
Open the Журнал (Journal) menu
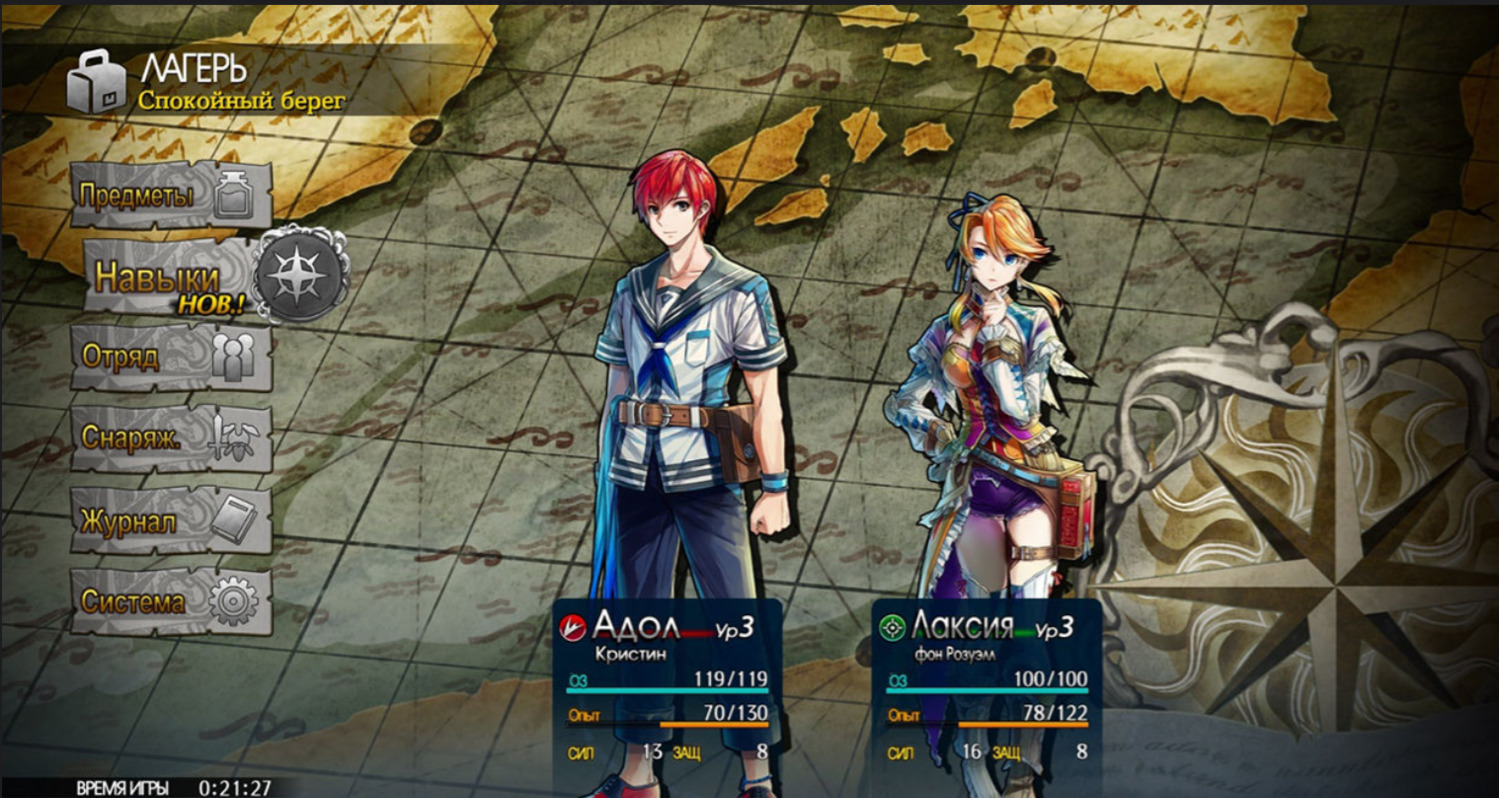point(171,521)
